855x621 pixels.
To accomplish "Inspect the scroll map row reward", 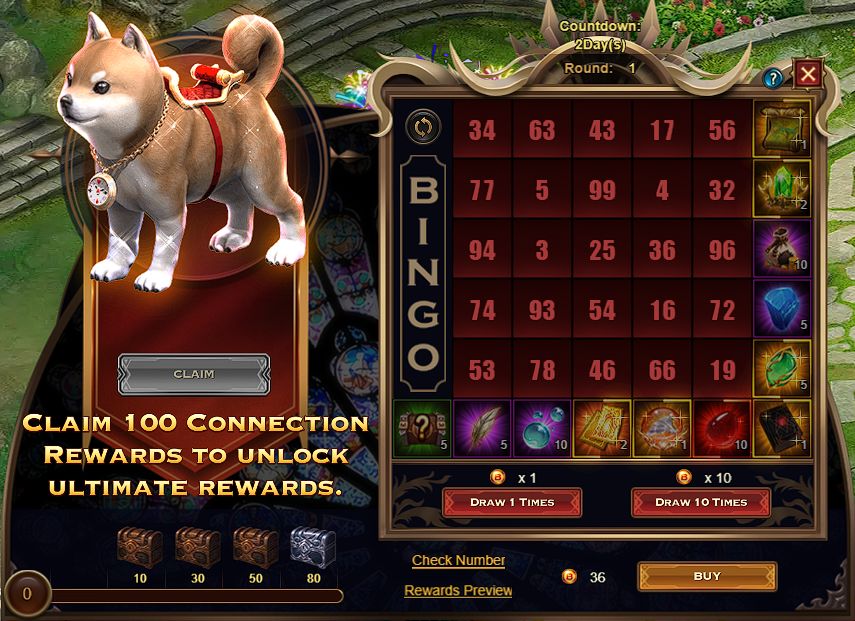I will point(782,129).
